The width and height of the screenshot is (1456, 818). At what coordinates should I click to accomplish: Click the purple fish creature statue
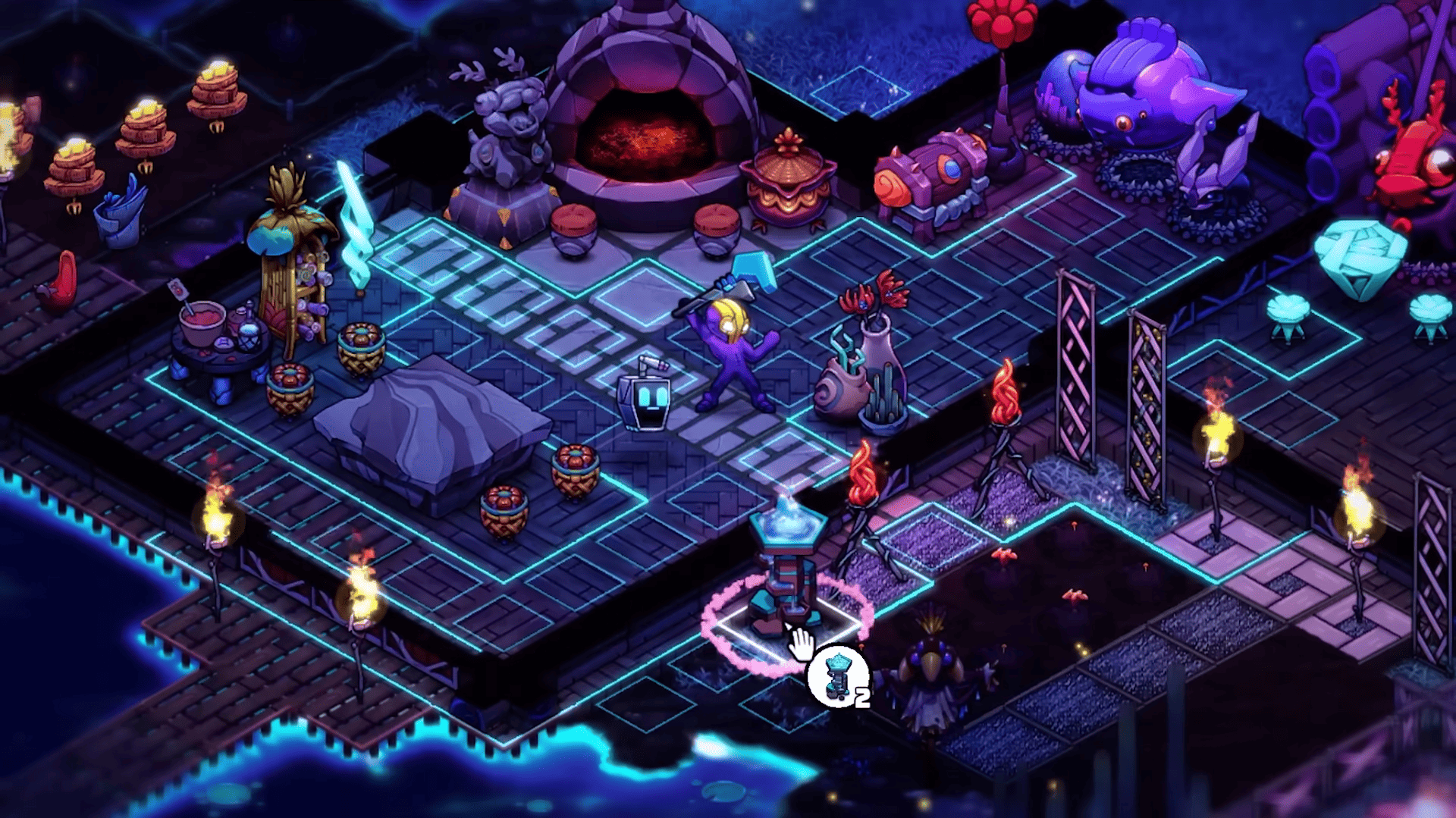coord(1130,91)
